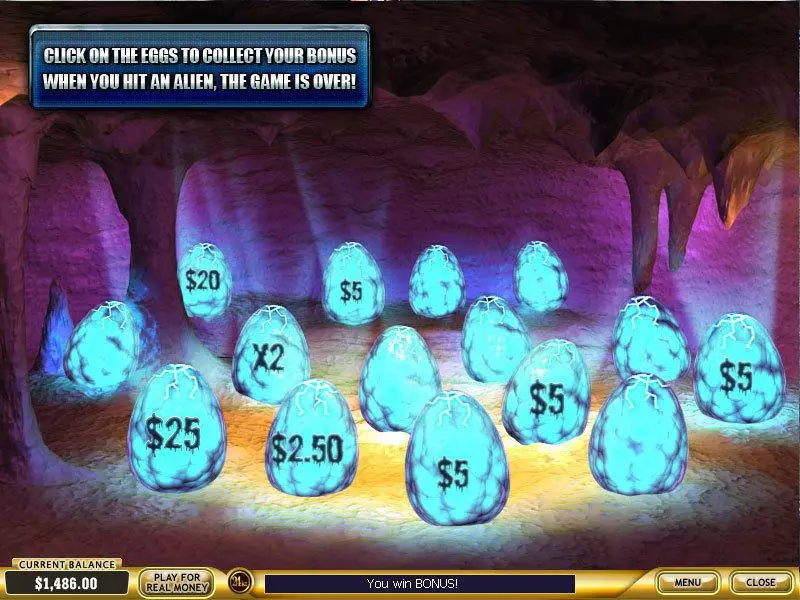The image size is (800, 600).
Task: Open the Menu button
Action: point(687,582)
